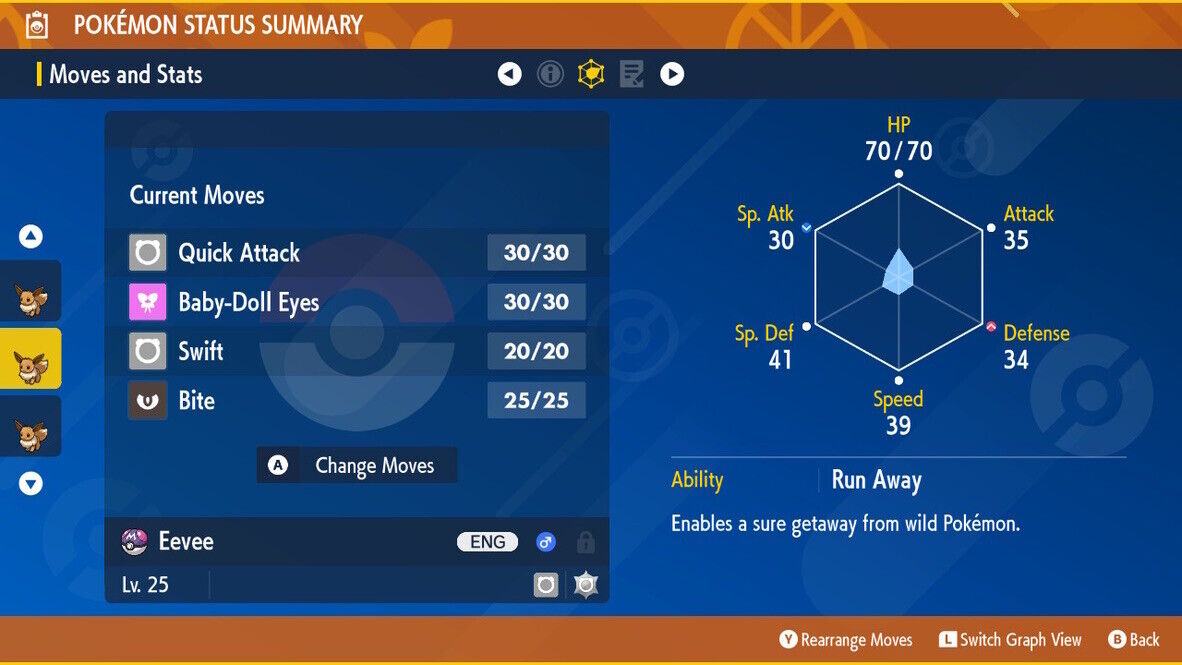Select the highlighted yellow Eevee party thumbnail
Image resolution: width=1182 pixels, height=665 pixels.
coord(30,358)
